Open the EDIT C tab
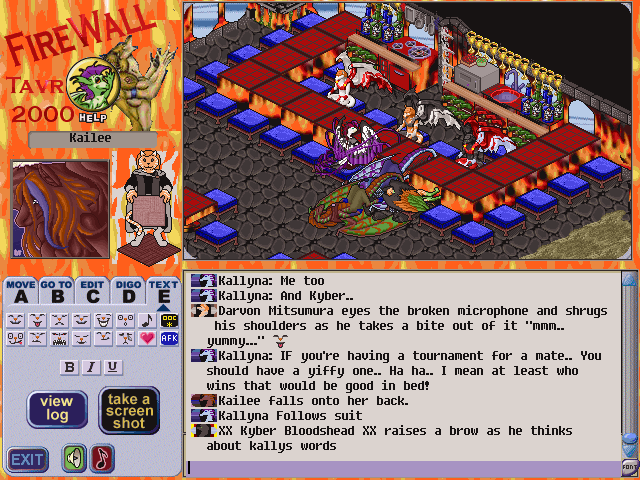 (93, 291)
